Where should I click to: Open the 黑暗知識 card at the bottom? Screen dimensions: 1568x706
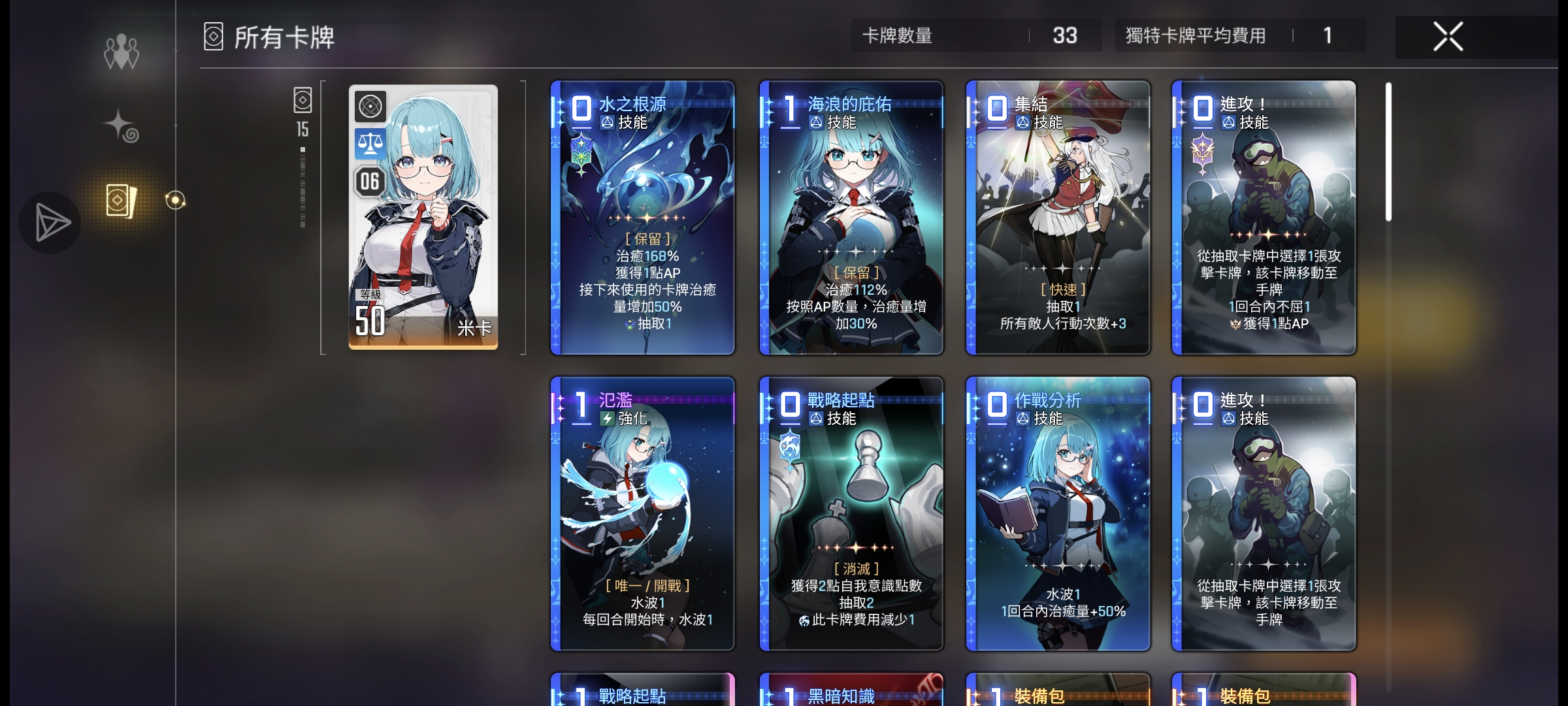(851, 693)
